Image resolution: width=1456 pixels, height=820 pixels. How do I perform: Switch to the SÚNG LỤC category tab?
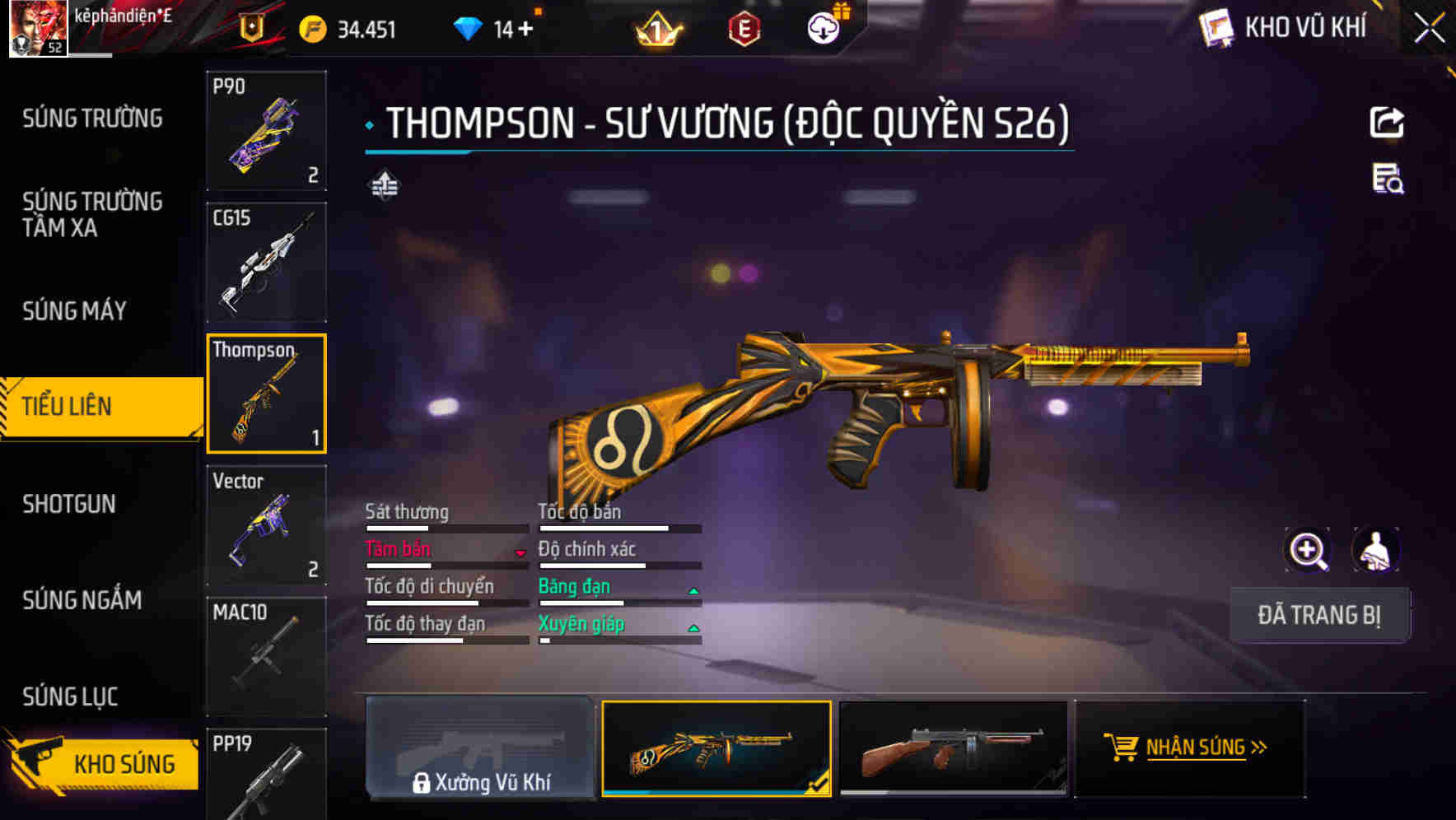pos(69,696)
